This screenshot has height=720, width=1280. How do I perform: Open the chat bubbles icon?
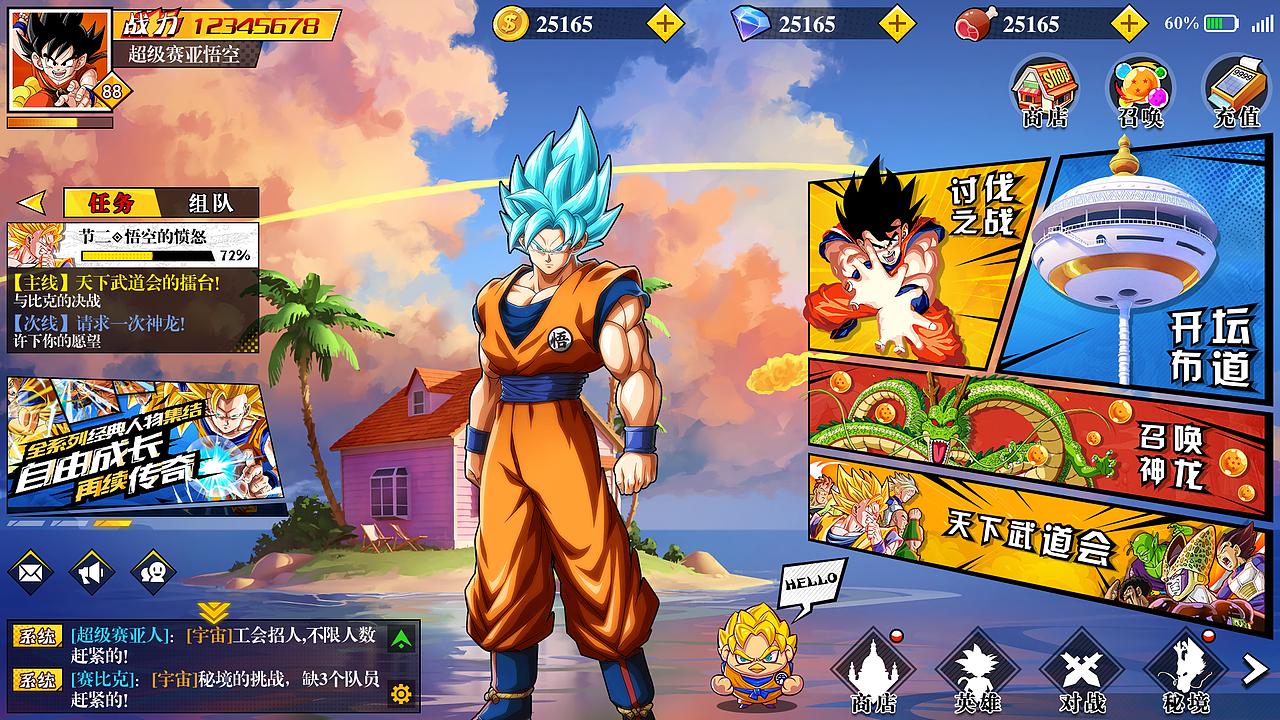(153, 573)
